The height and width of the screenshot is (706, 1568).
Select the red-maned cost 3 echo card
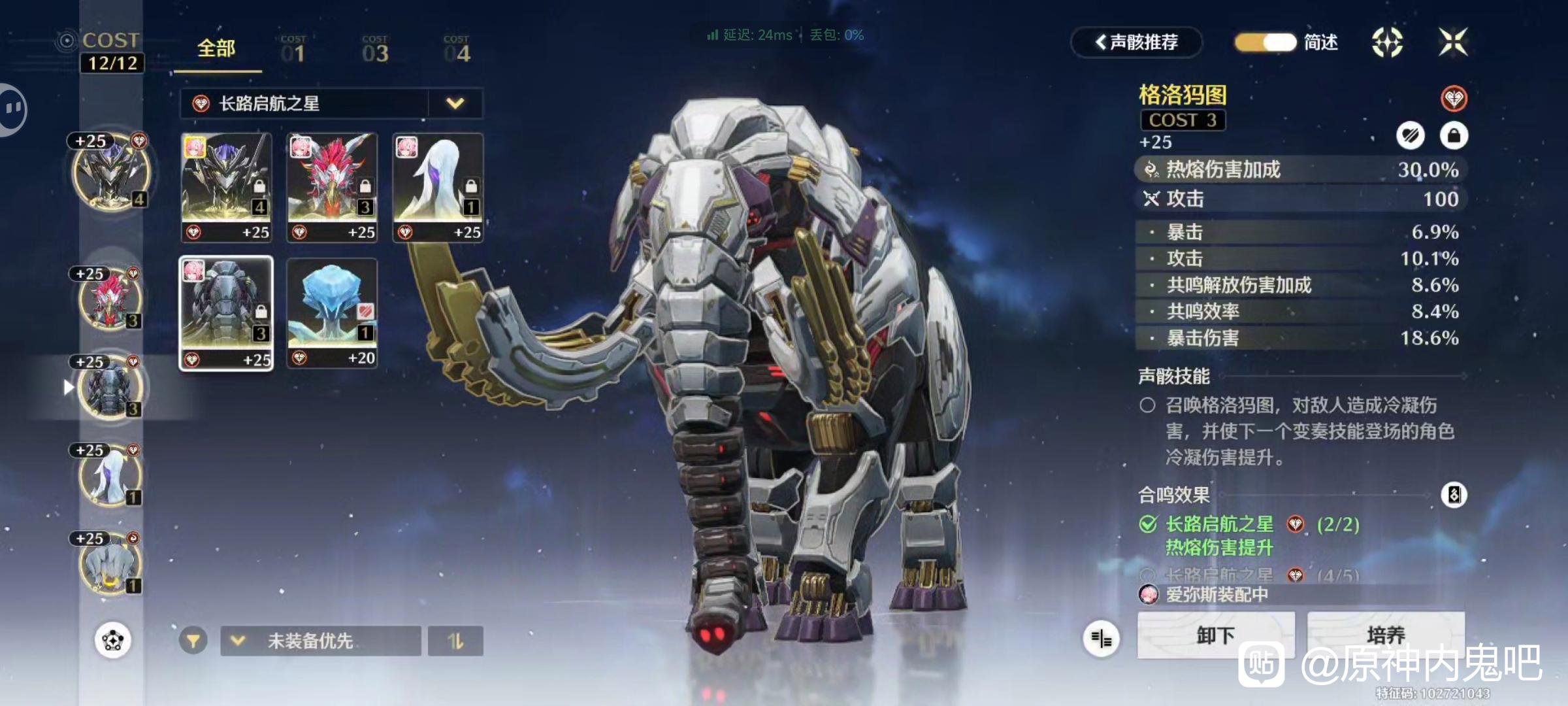click(332, 187)
